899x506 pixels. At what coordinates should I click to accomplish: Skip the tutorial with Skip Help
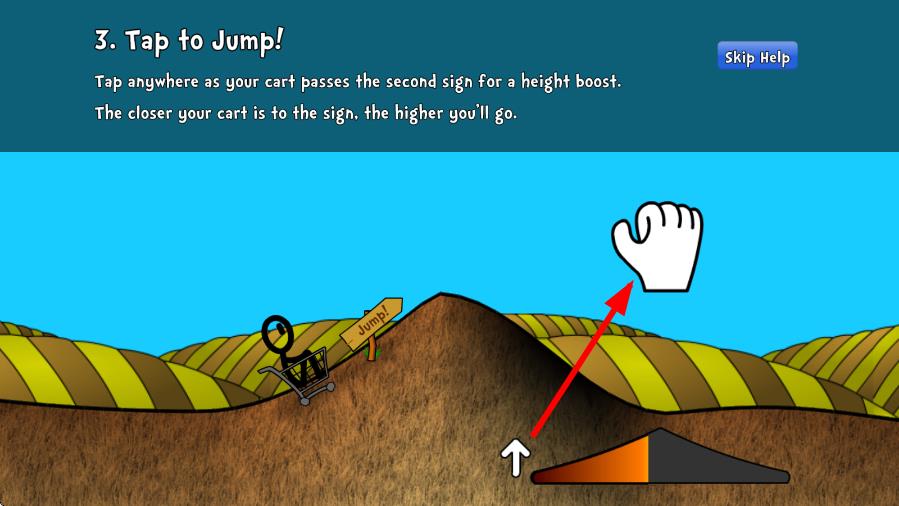tap(757, 57)
